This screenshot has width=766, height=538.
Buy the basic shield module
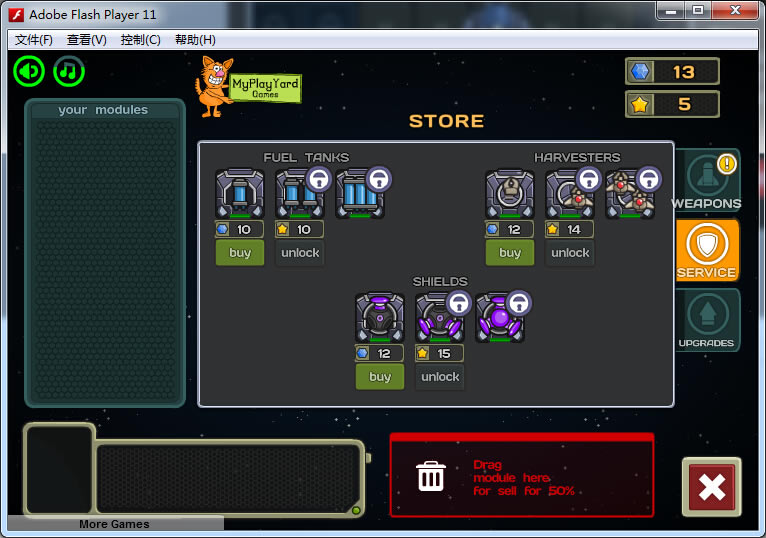(380, 377)
